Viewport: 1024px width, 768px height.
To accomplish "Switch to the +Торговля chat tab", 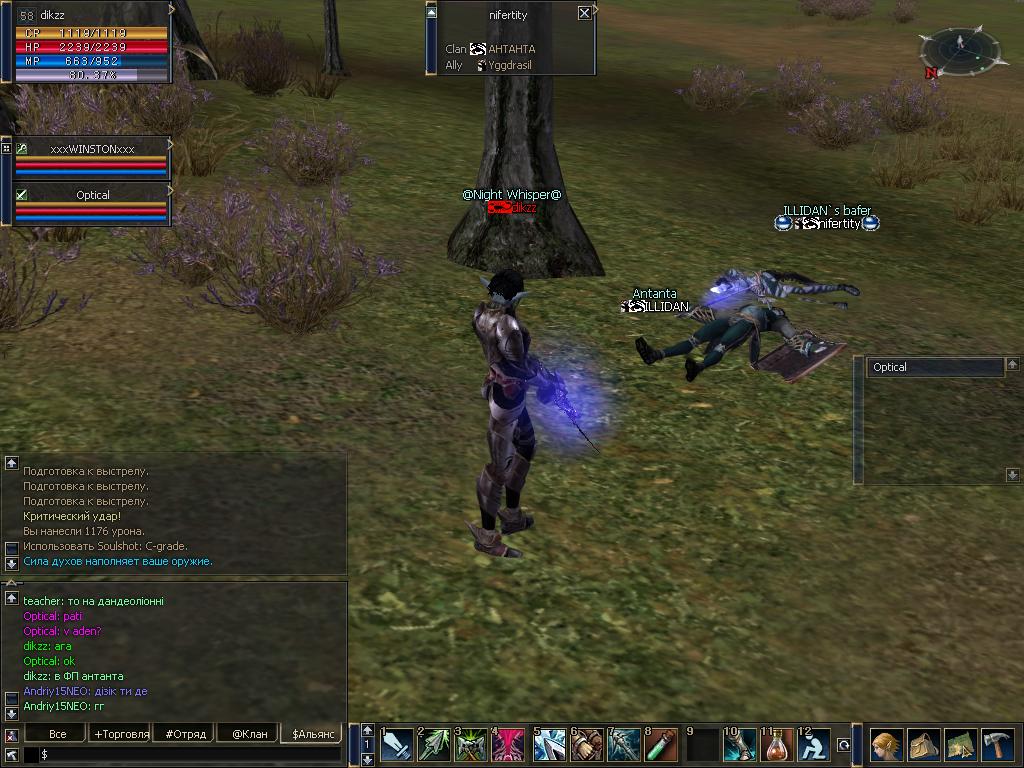I will (121, 734).
